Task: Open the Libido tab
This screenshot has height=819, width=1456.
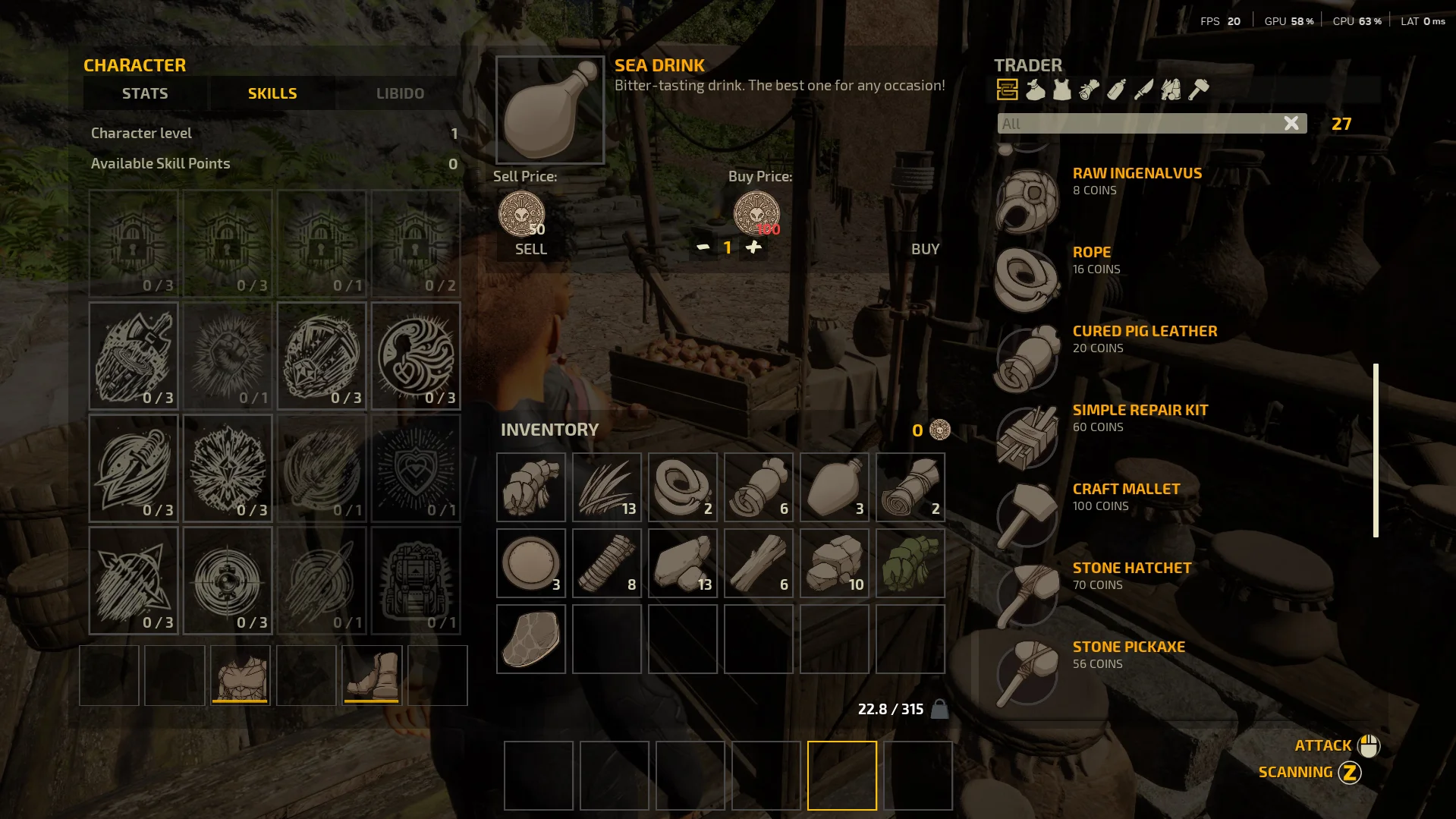Action: tap(400, 93)
